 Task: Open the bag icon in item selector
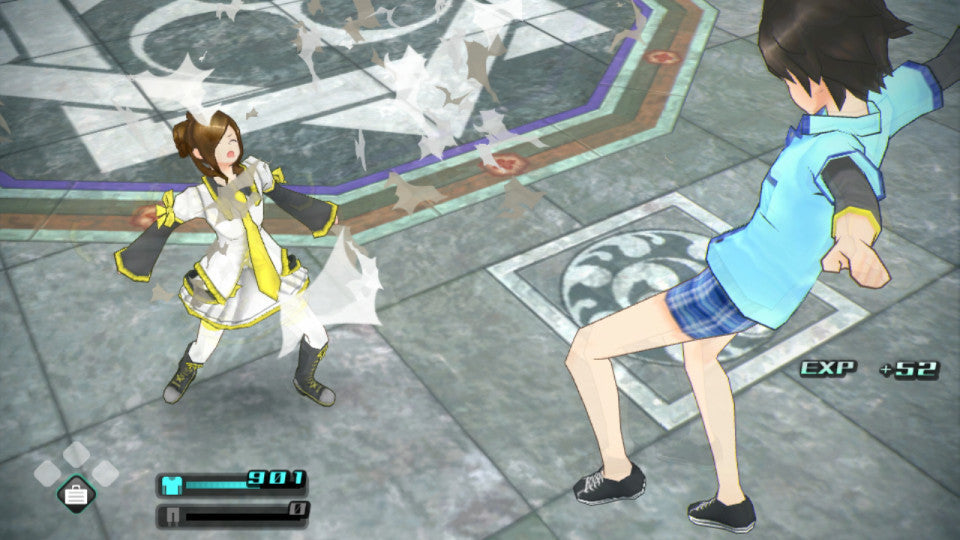tap(76, 492)
